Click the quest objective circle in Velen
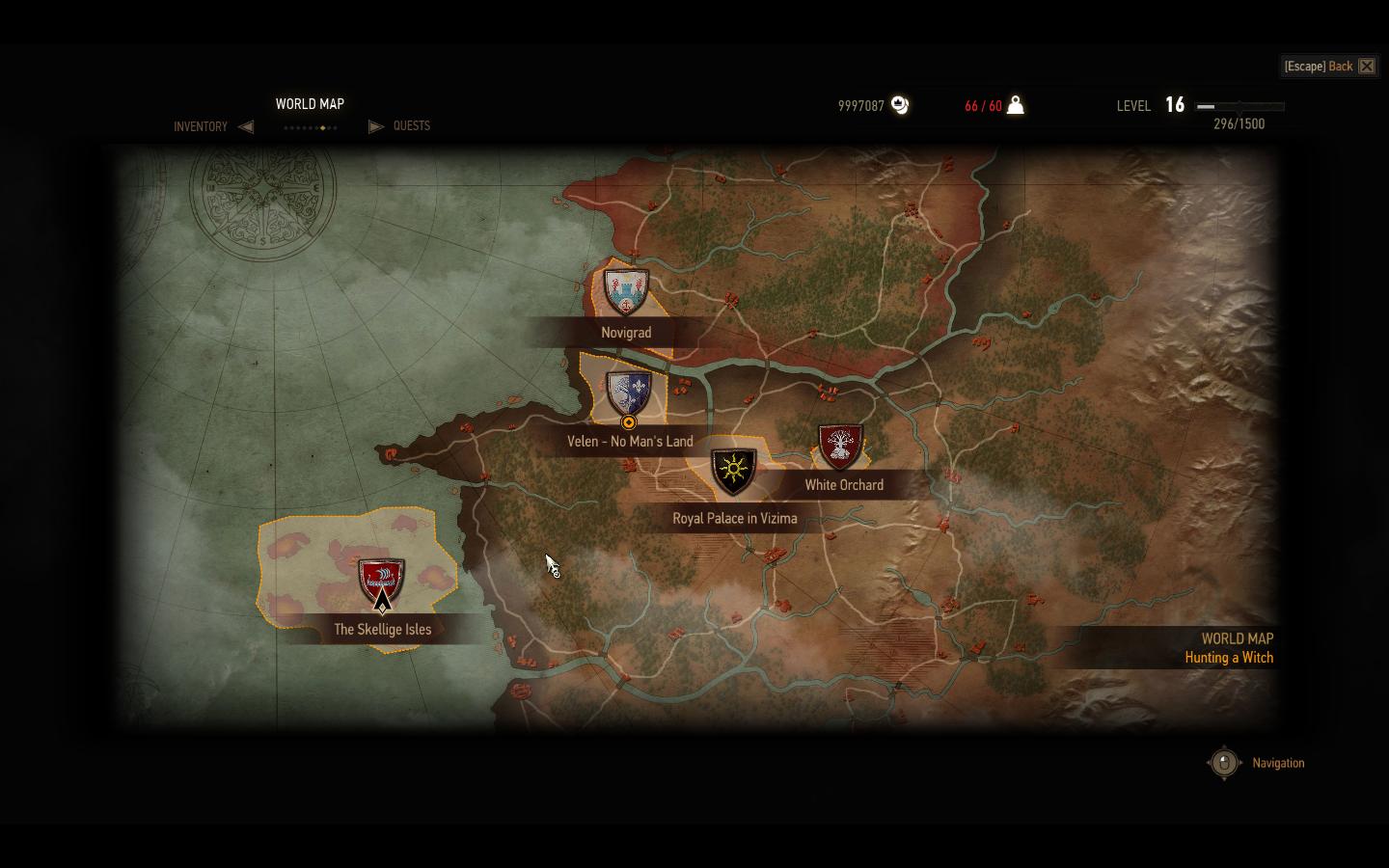 [x=628, y=421]
